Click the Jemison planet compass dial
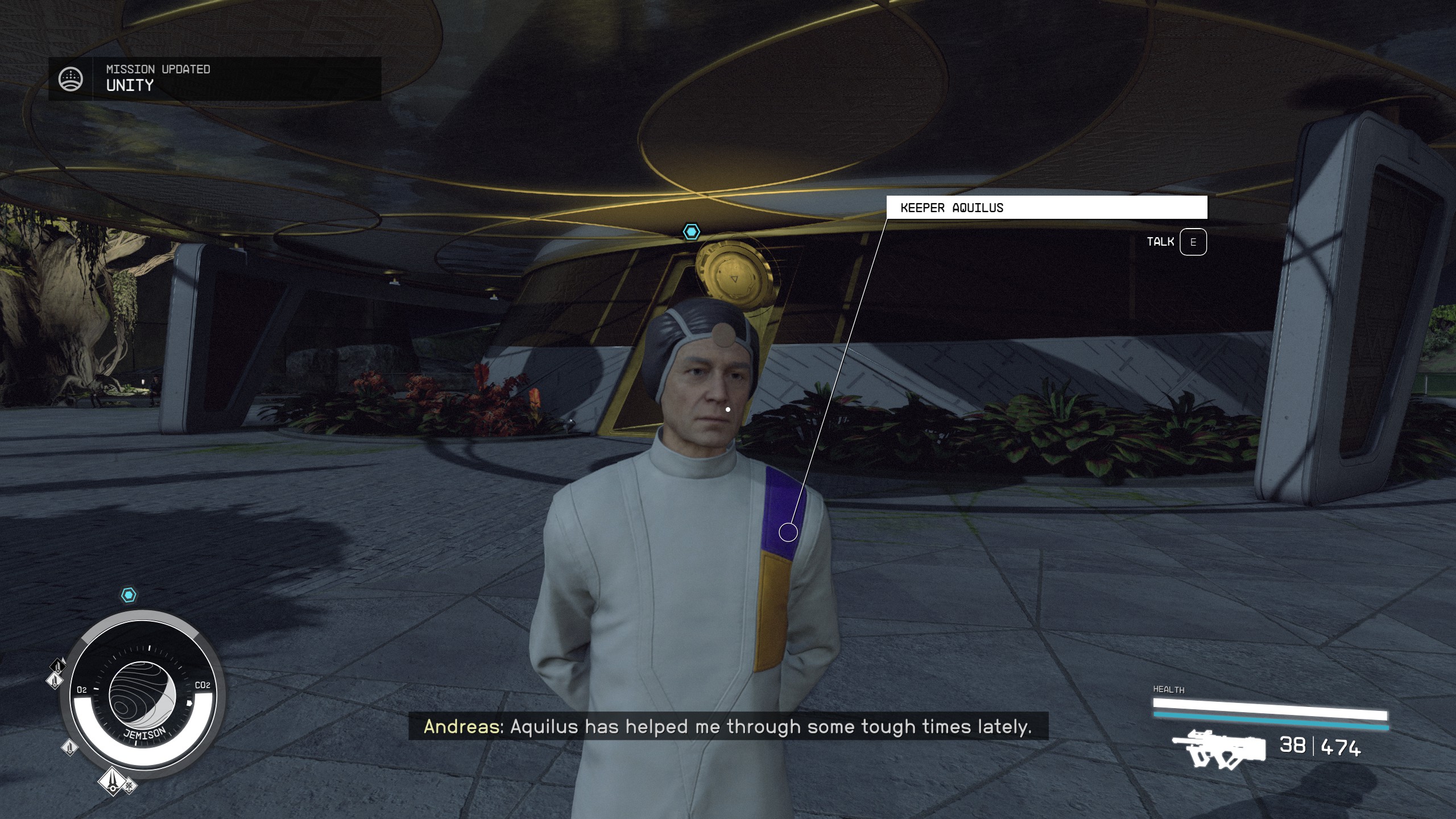Screen dimensions: 1456x819 [142, 695]
